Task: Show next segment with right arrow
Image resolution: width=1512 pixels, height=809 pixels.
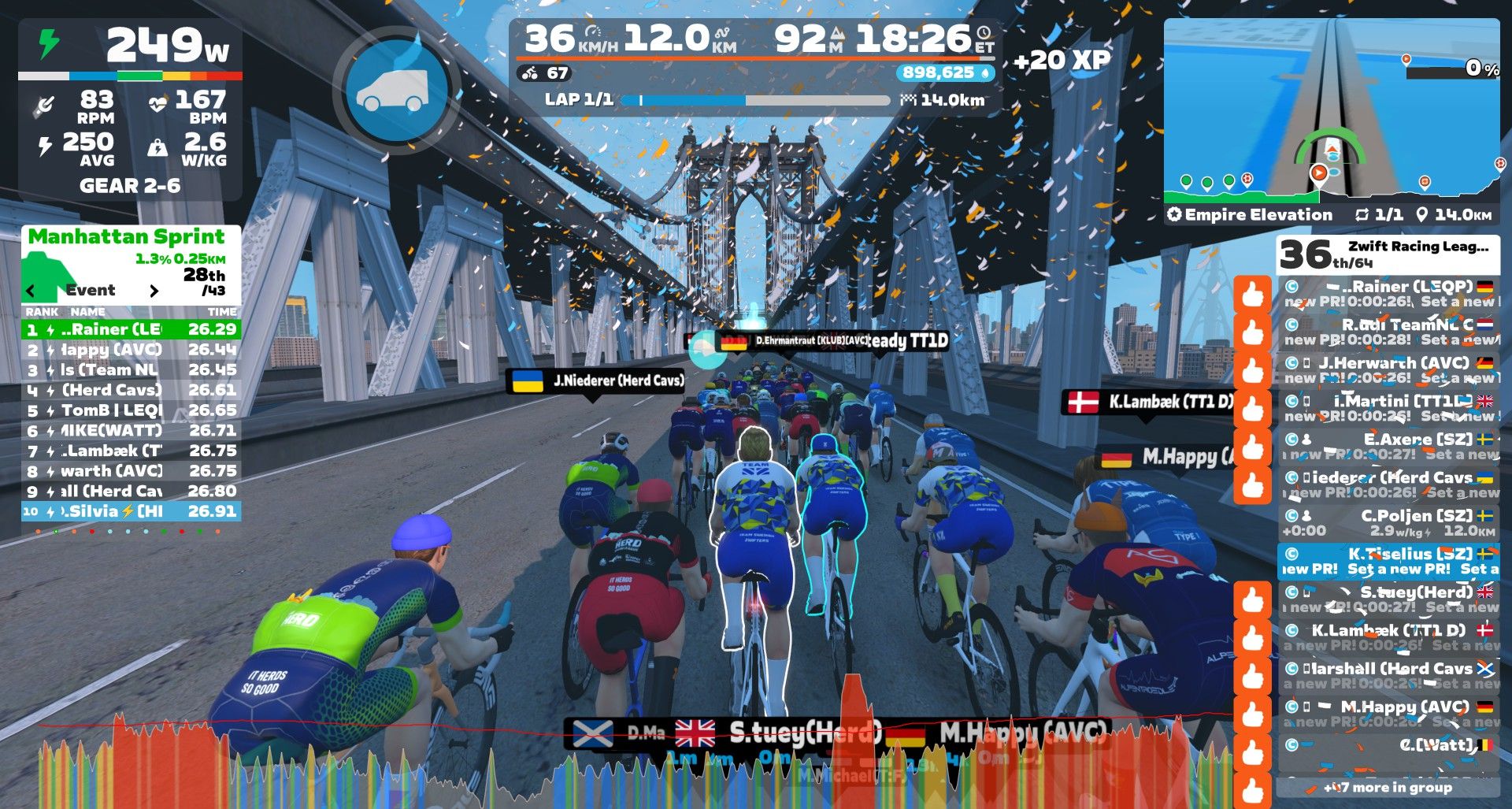Action: (x=154, y=291)
